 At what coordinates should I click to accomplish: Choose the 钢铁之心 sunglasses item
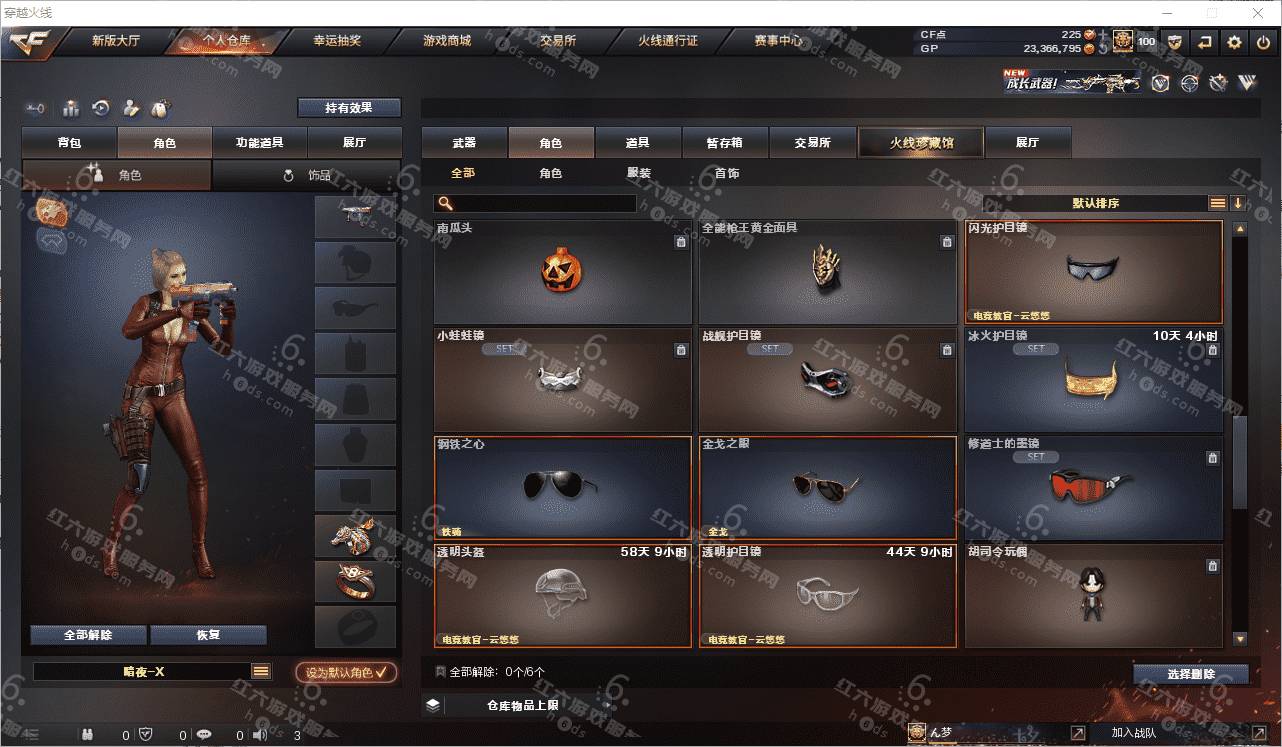[563, 488]
